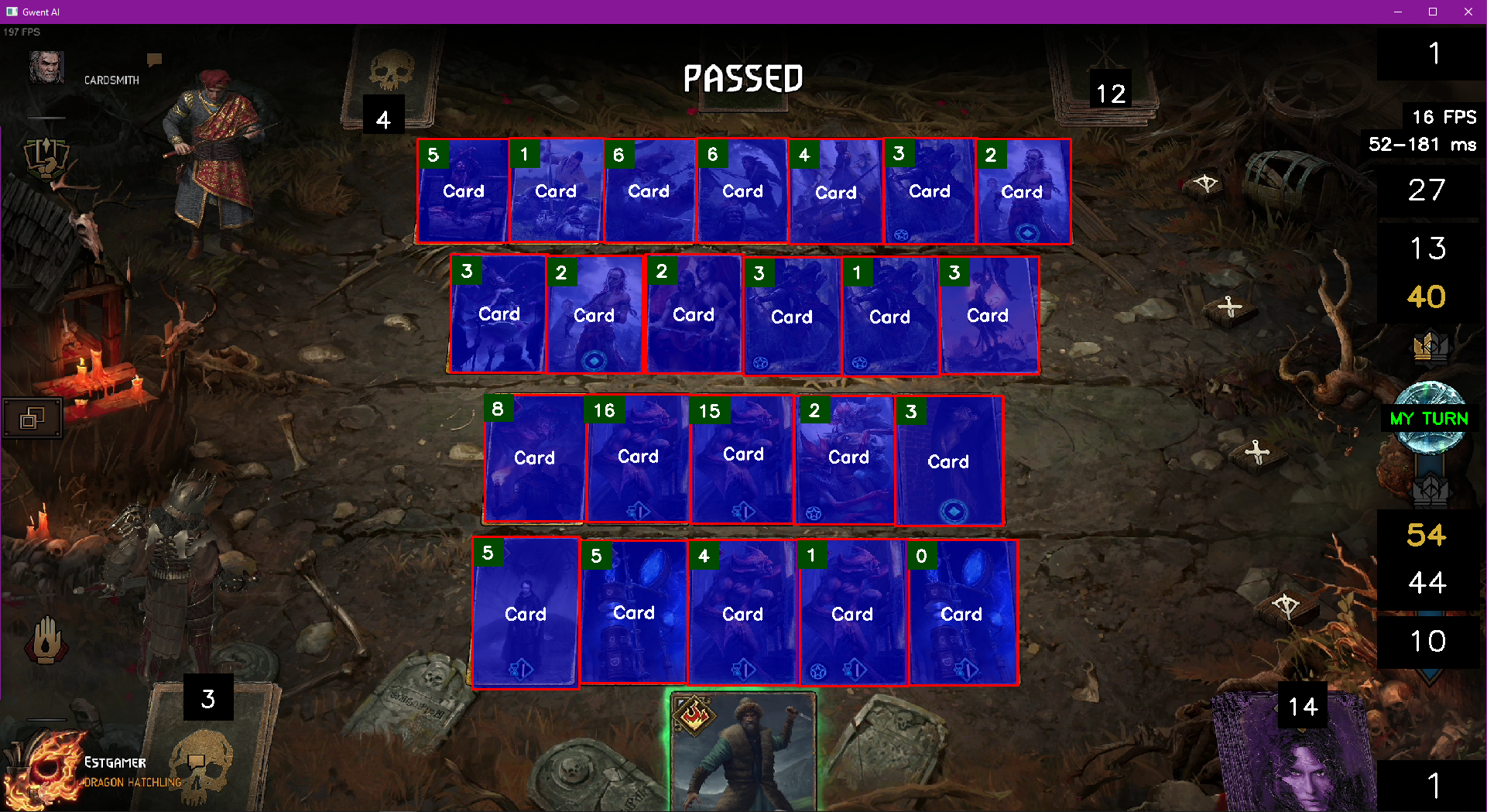The height and width of the screenshot is (812, 1487).
Task: Click the round-win crown icon above MY TURN
Action: click(1430, 347)
